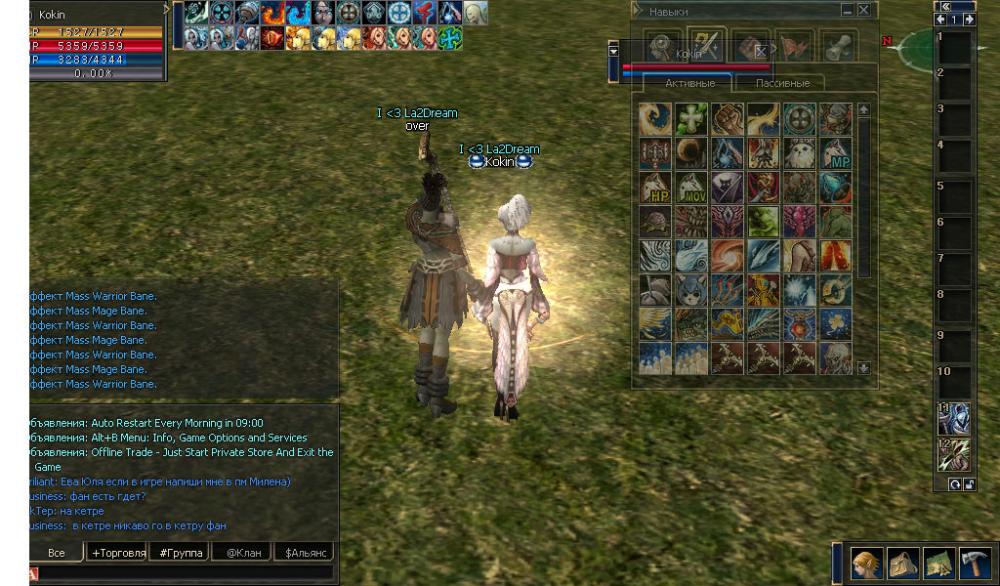Use the skill in shortcut slot 11
This screenshot has width=1000, height=586.
tap(954, 418)
